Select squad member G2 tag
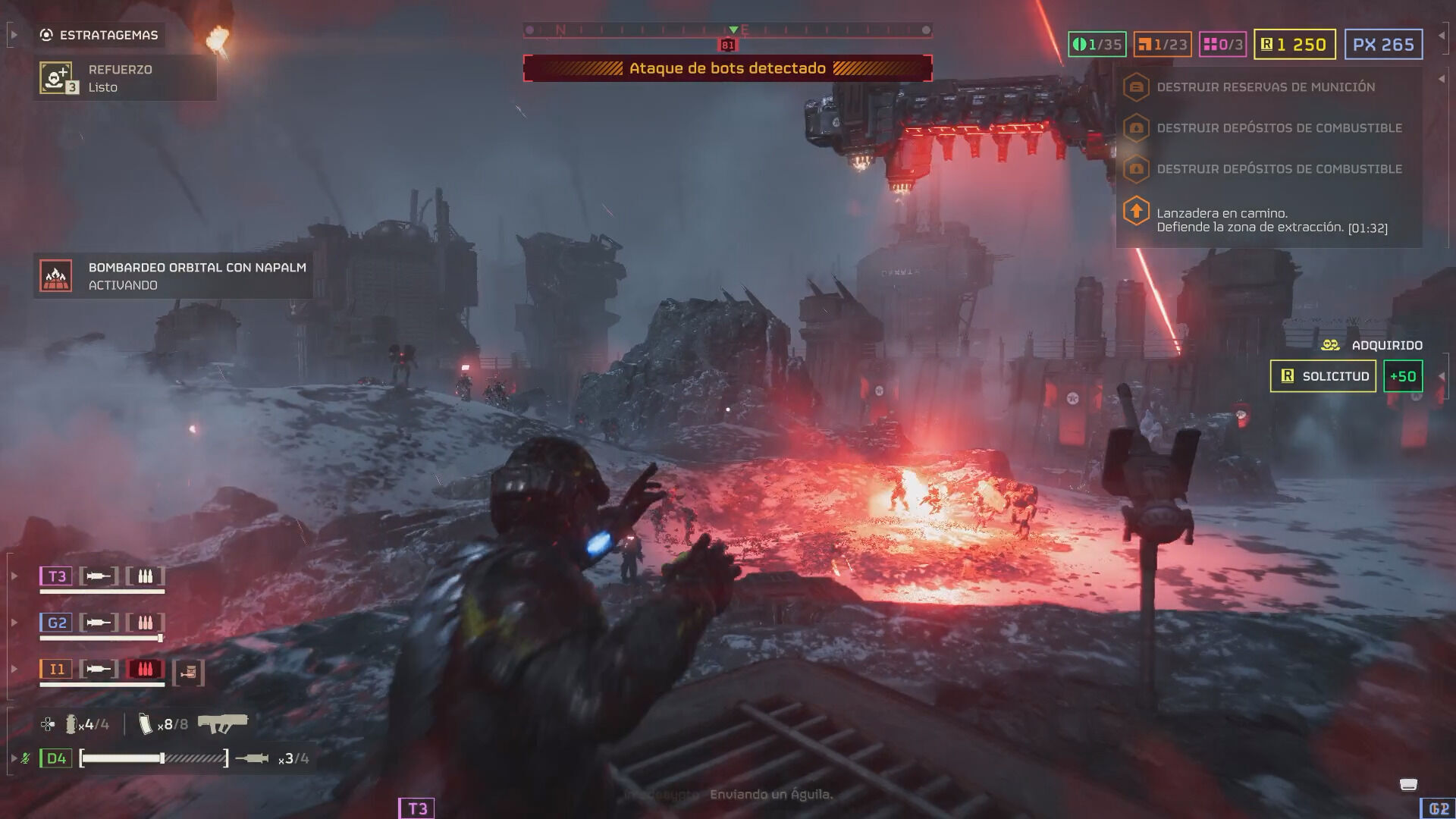The width and height of the screenshot is (1456, 819). (57, 623)
